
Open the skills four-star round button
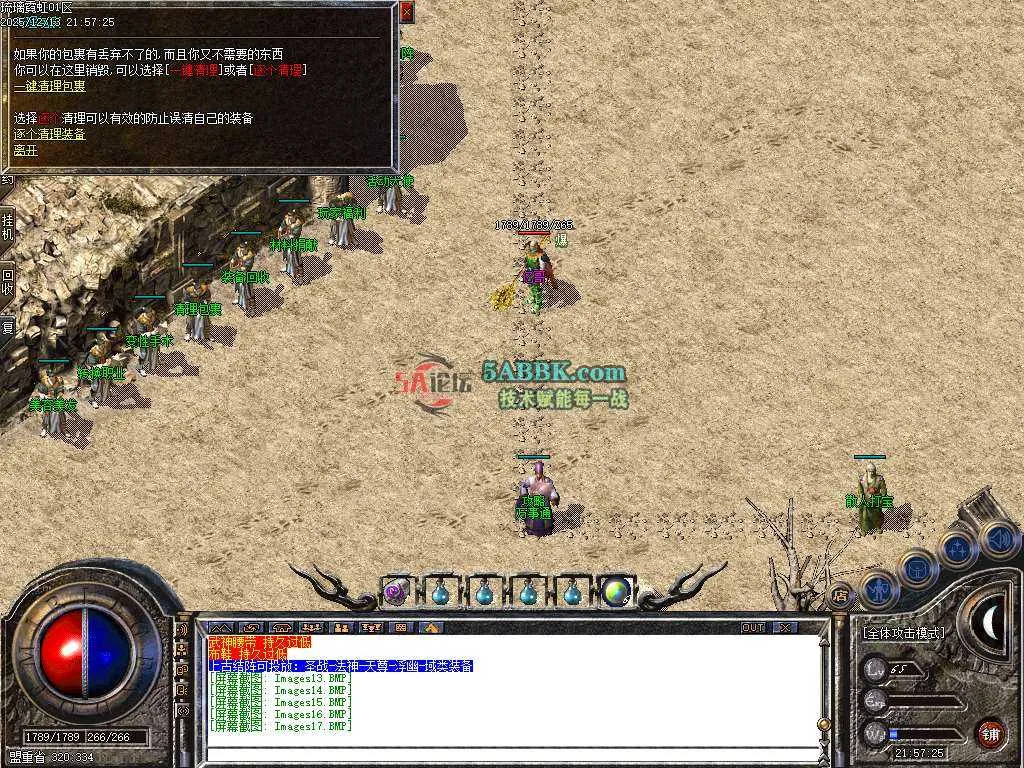pos(958,549)
